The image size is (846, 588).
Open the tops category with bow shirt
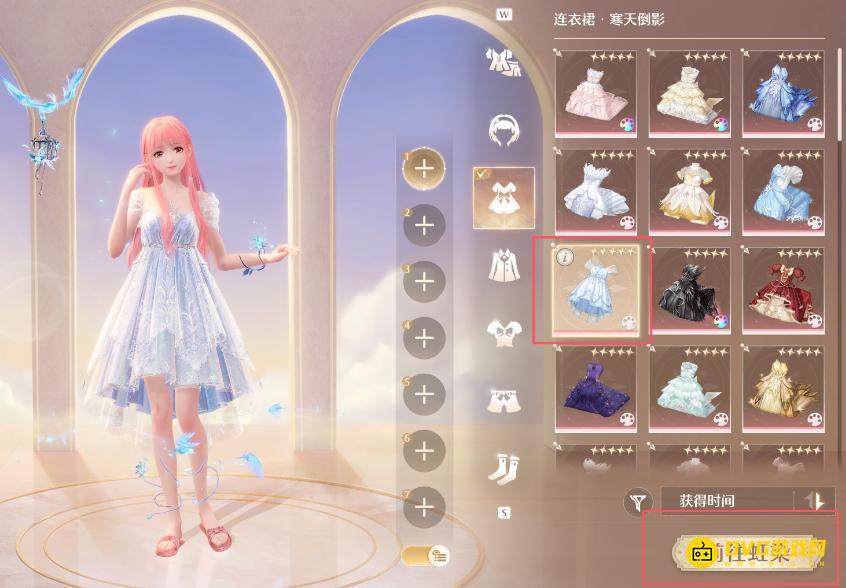coord(503,332)
